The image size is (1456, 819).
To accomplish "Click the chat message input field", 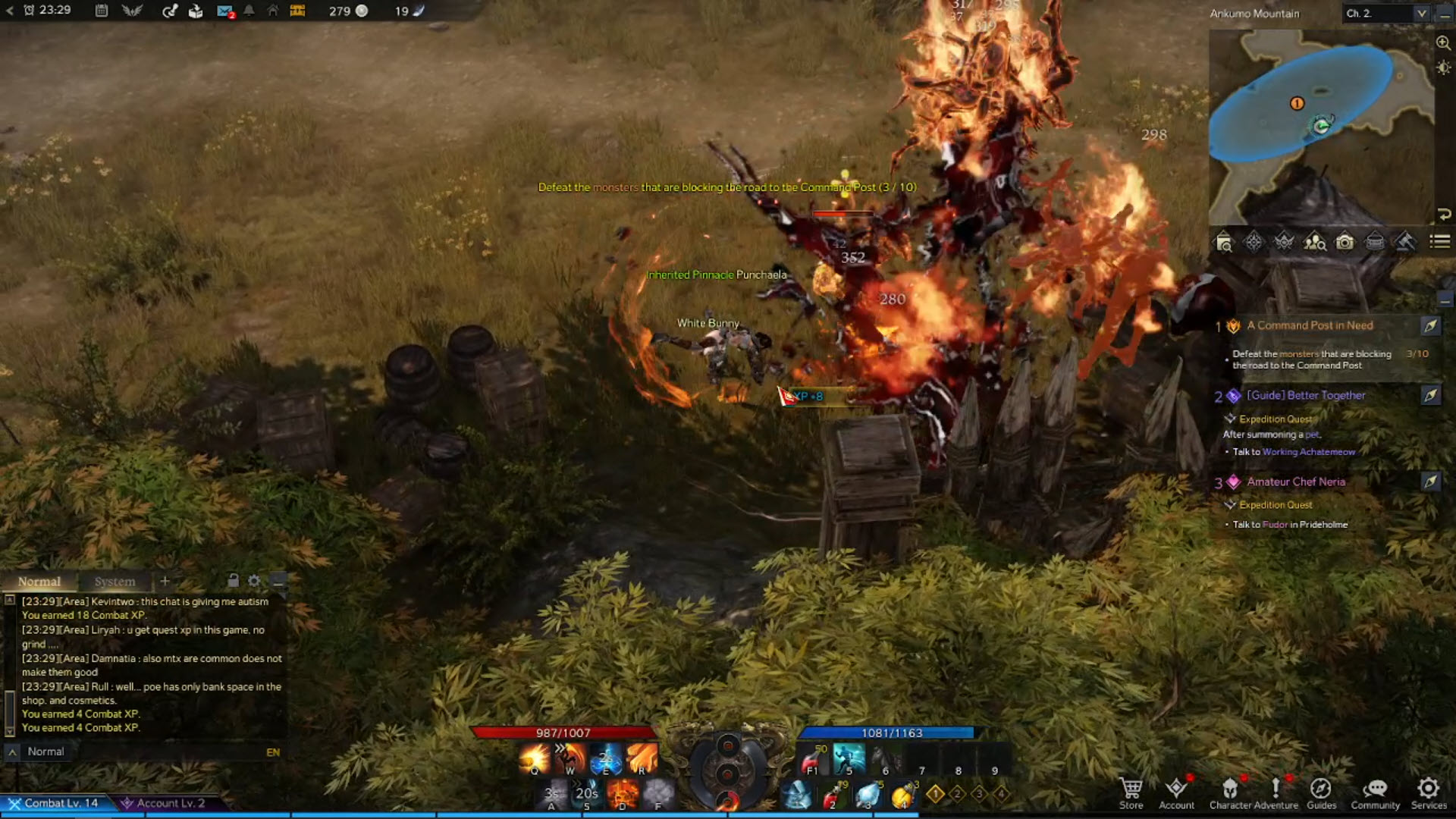I will pos(144,752).
